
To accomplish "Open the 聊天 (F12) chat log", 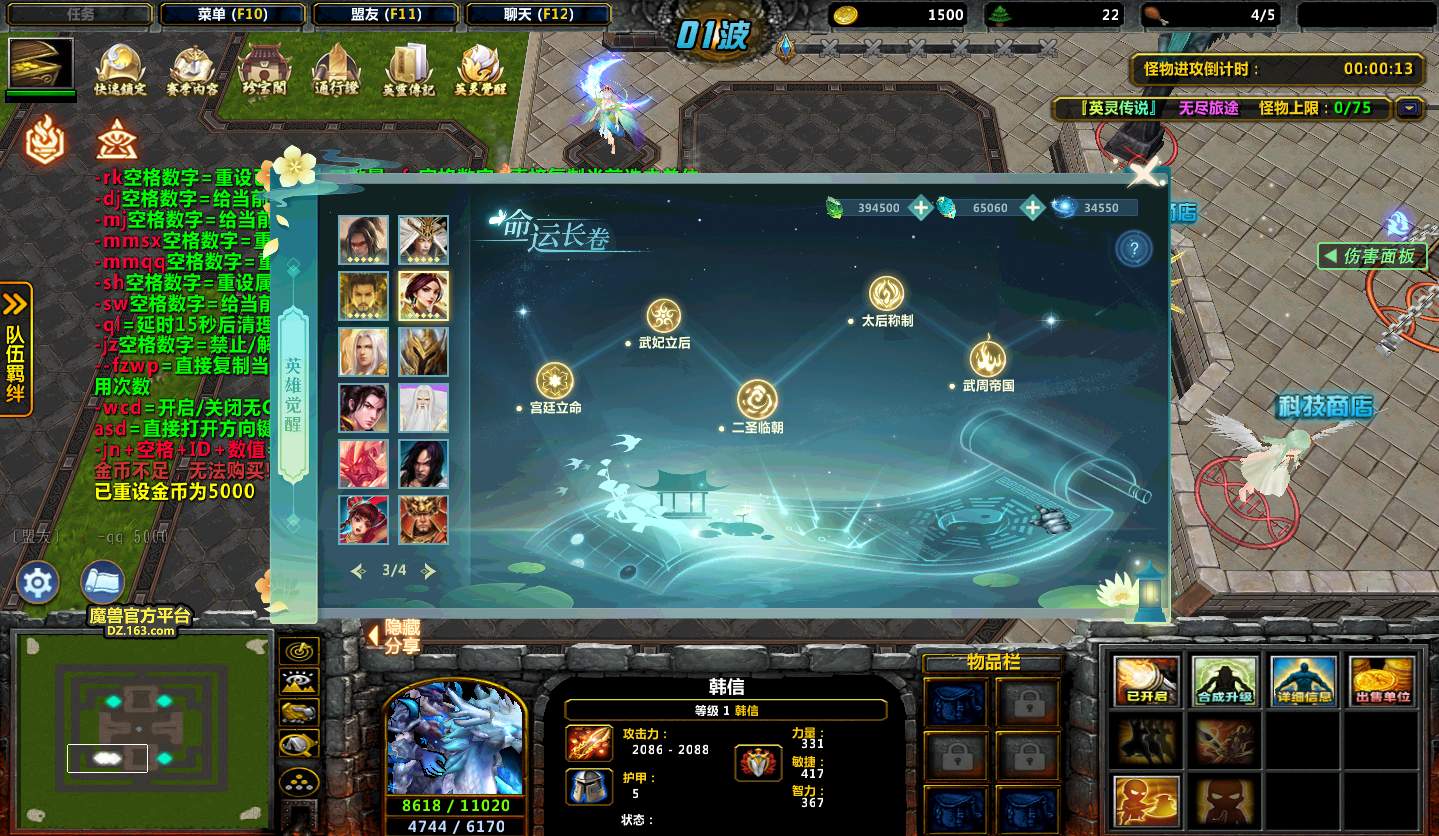I will (x=538, y=14).
